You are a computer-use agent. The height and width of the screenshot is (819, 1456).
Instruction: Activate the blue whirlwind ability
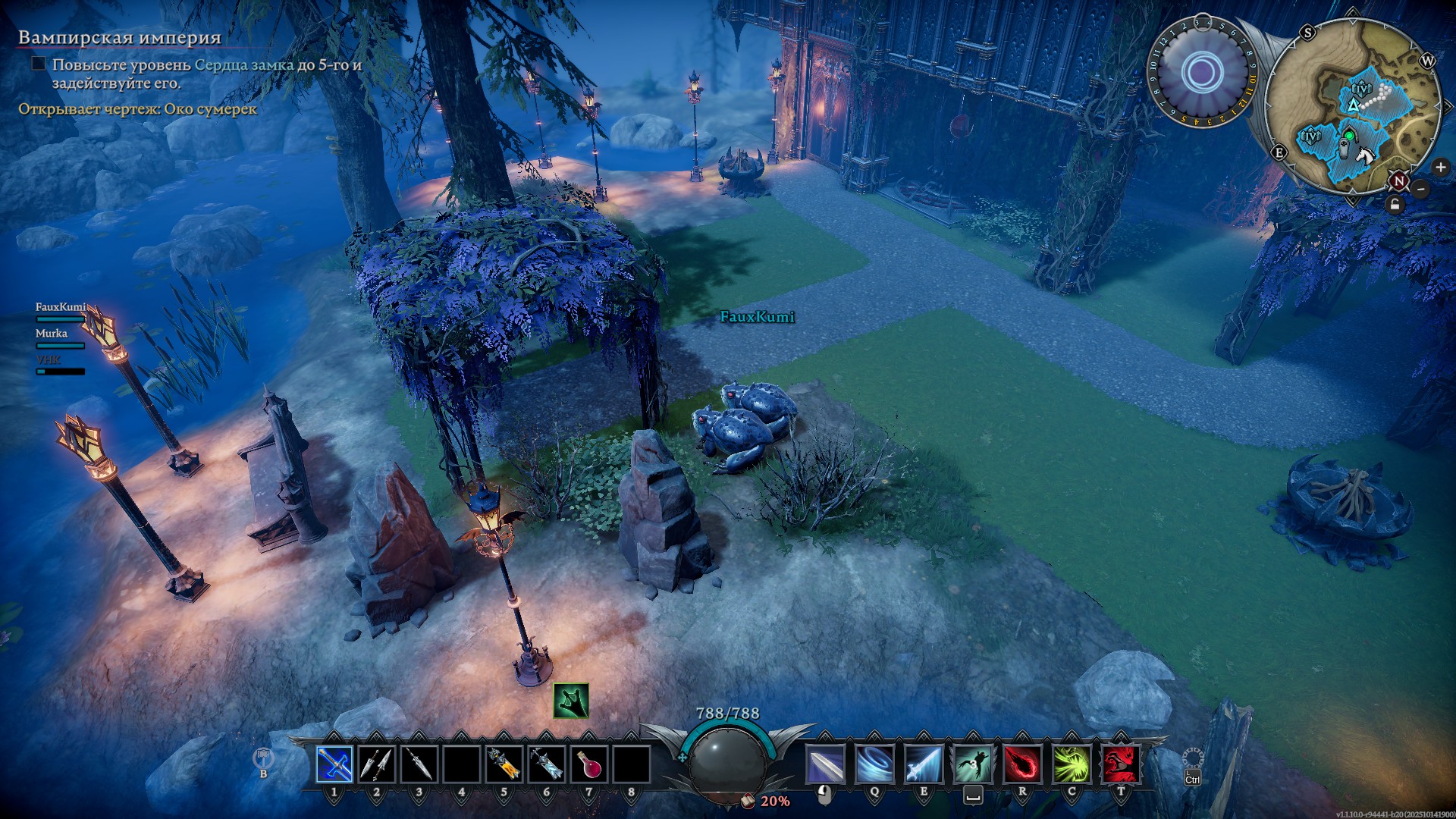[x=874, y=764]
